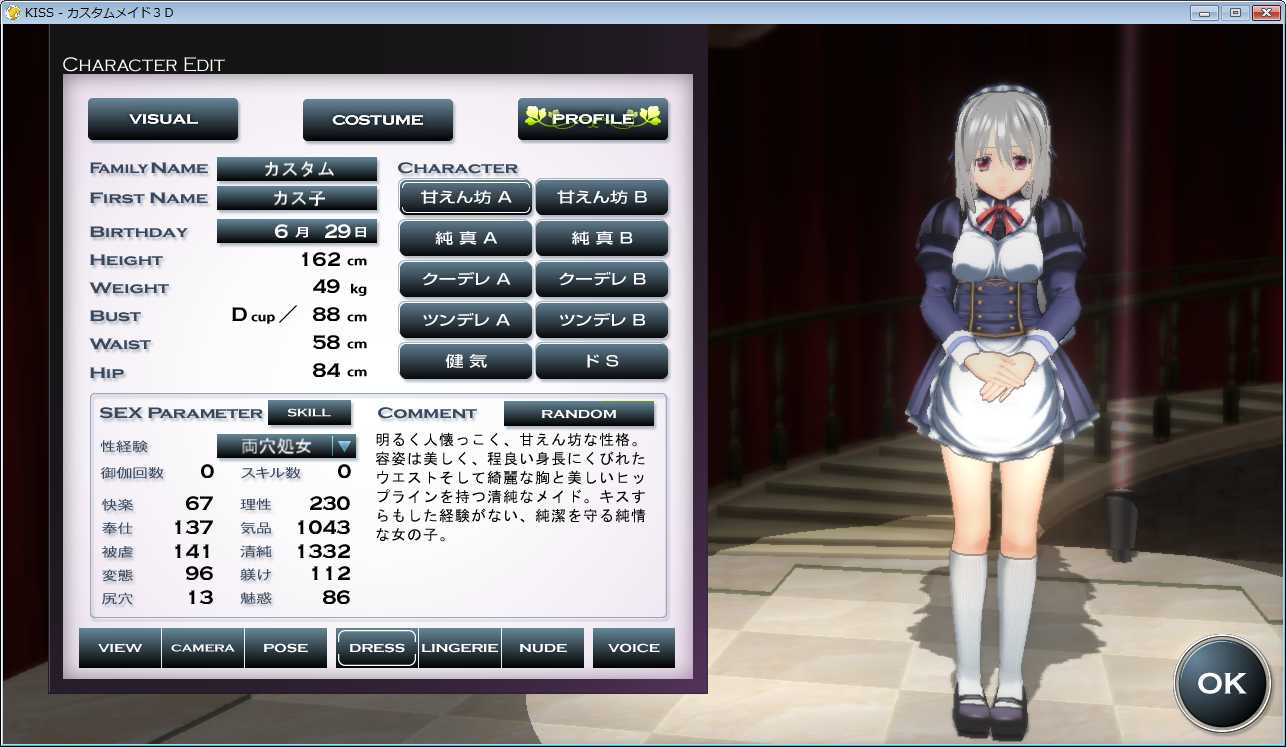Select the PROFILE tab
Screen dimensions: 1286x747
(592, 119)
